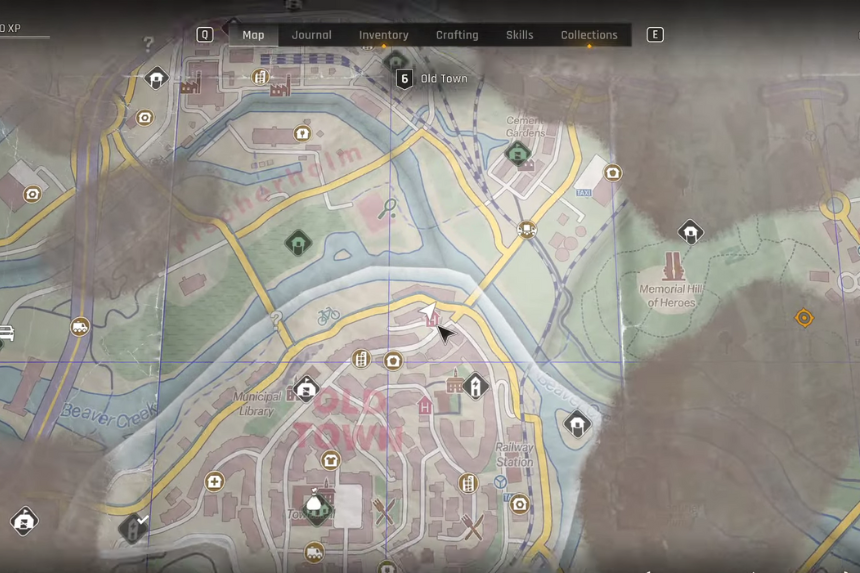
Task: Open the Collections tab
Action: 589,35
